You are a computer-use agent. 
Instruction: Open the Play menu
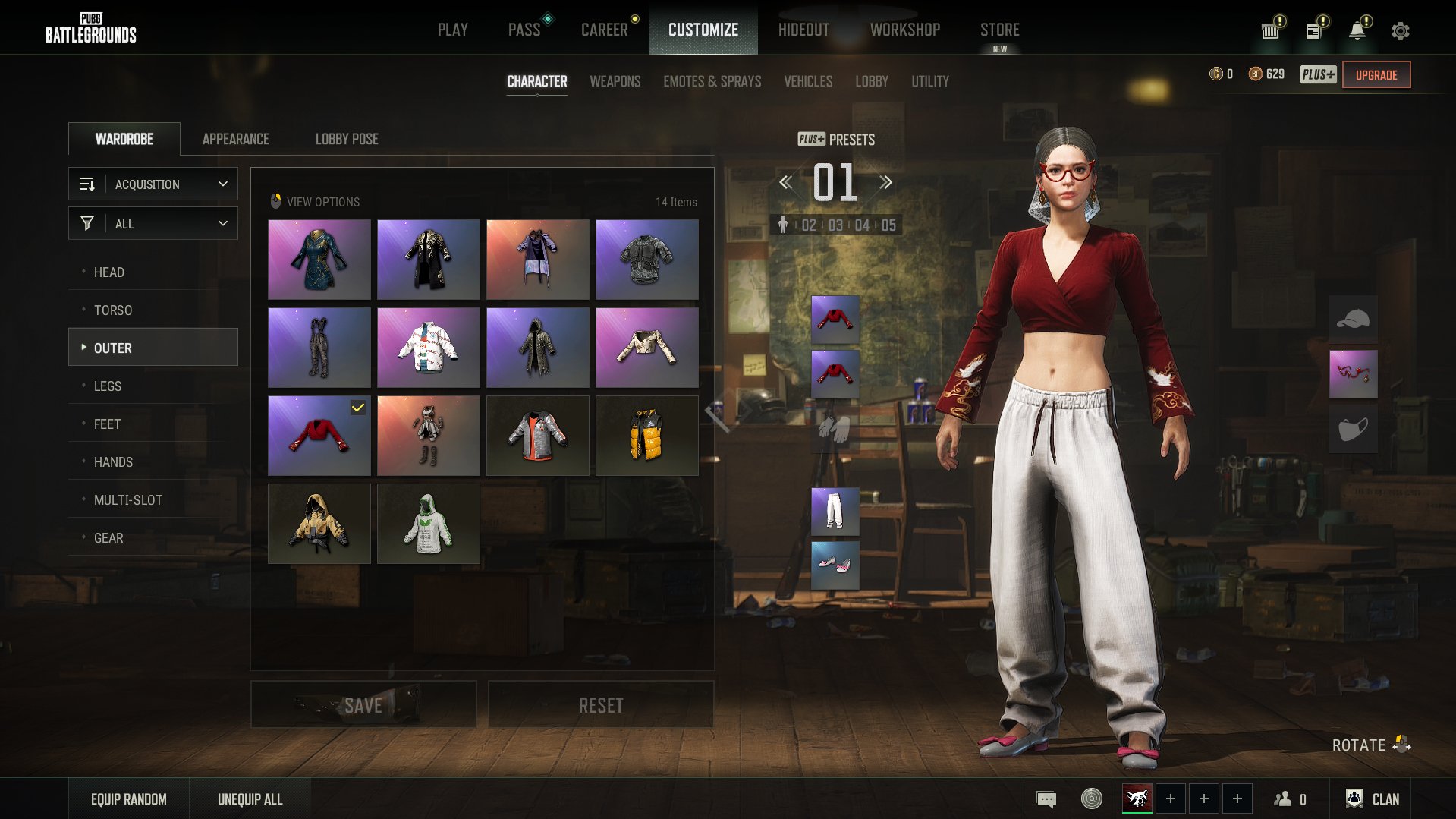452,30
